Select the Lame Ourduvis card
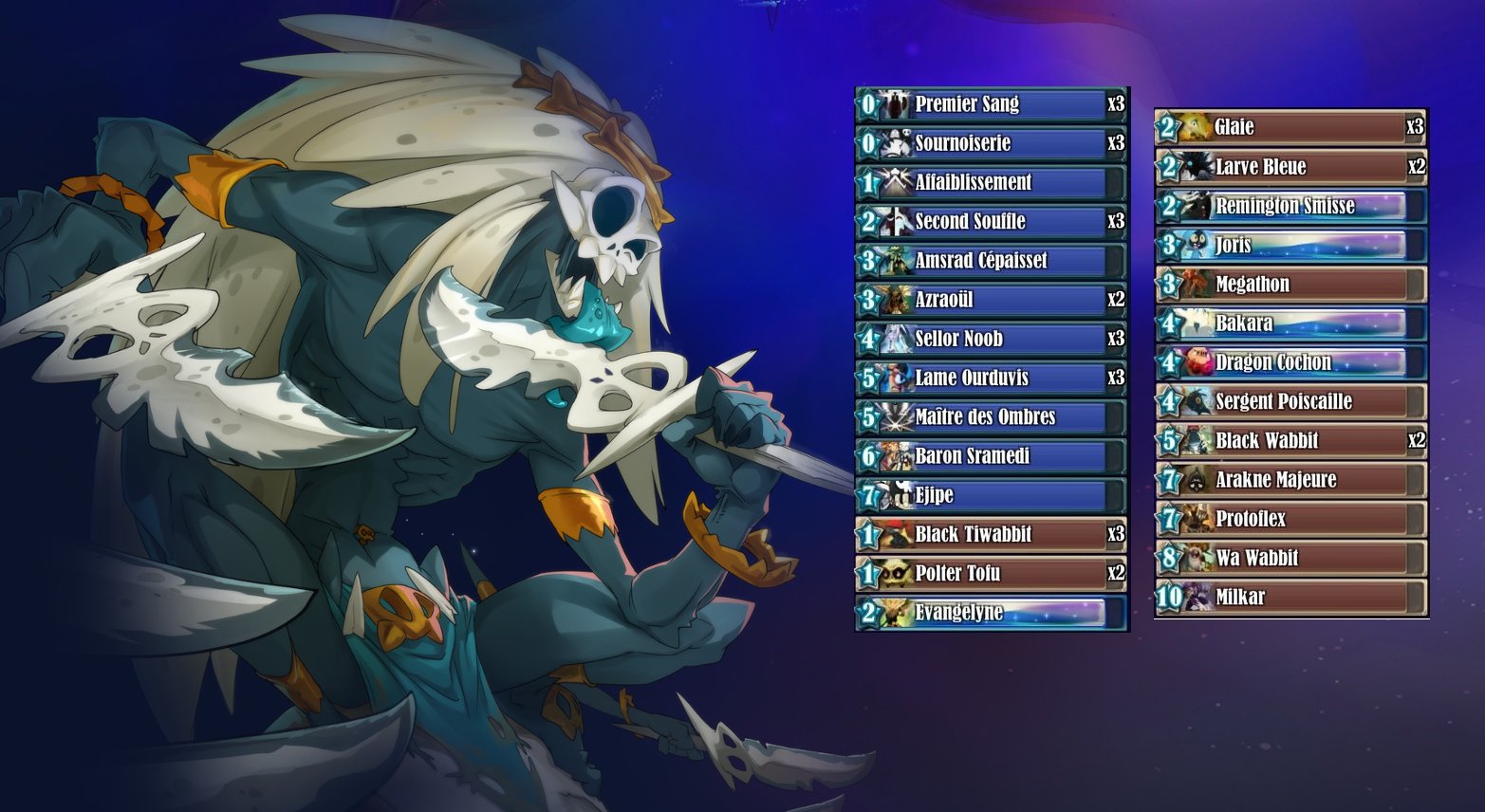Screen dimensions: 1485x812 [x=992, y=378]
